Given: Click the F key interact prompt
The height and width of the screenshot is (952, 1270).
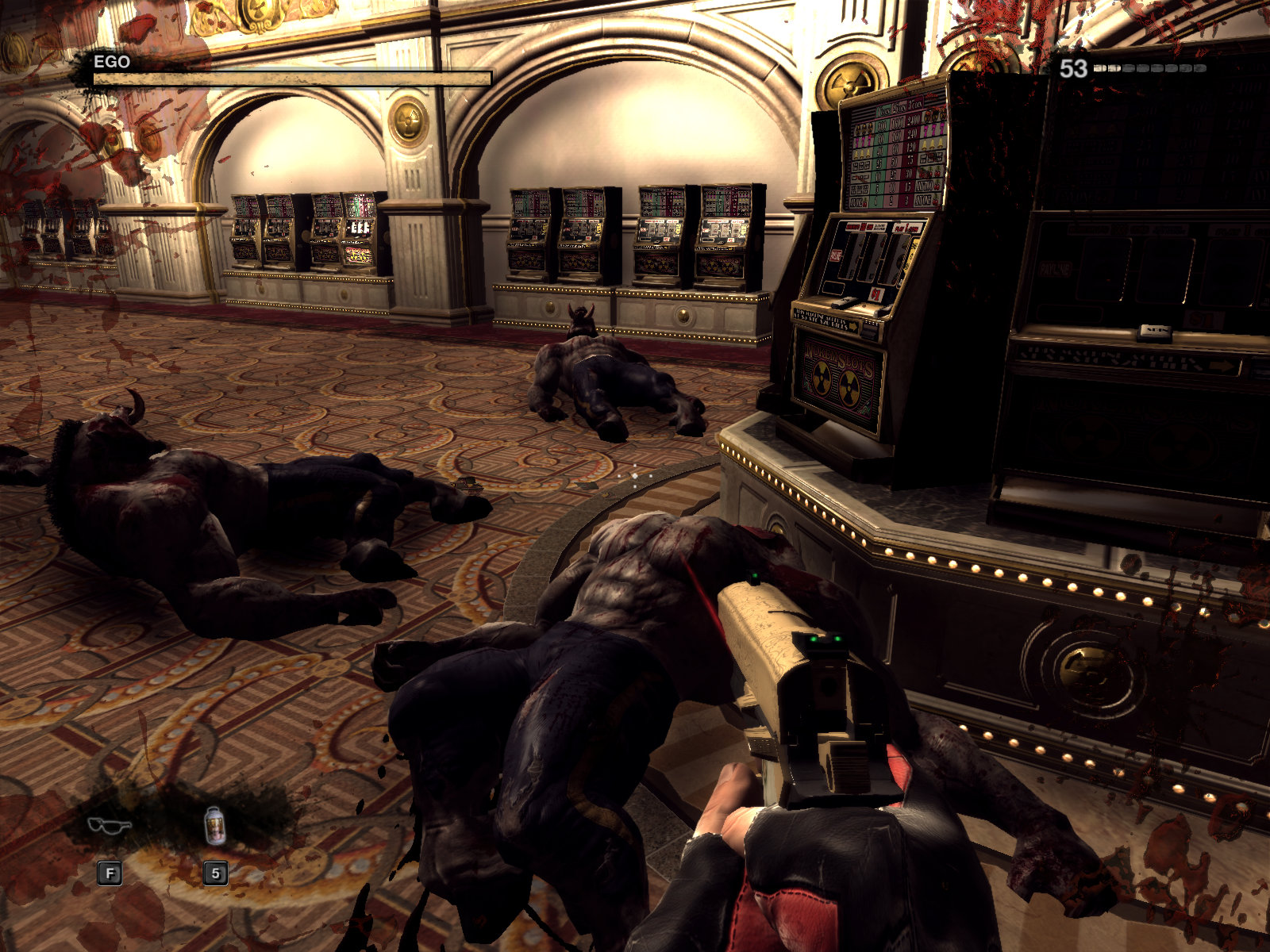Looking at the screenshot, I should (x=108, y=875).
